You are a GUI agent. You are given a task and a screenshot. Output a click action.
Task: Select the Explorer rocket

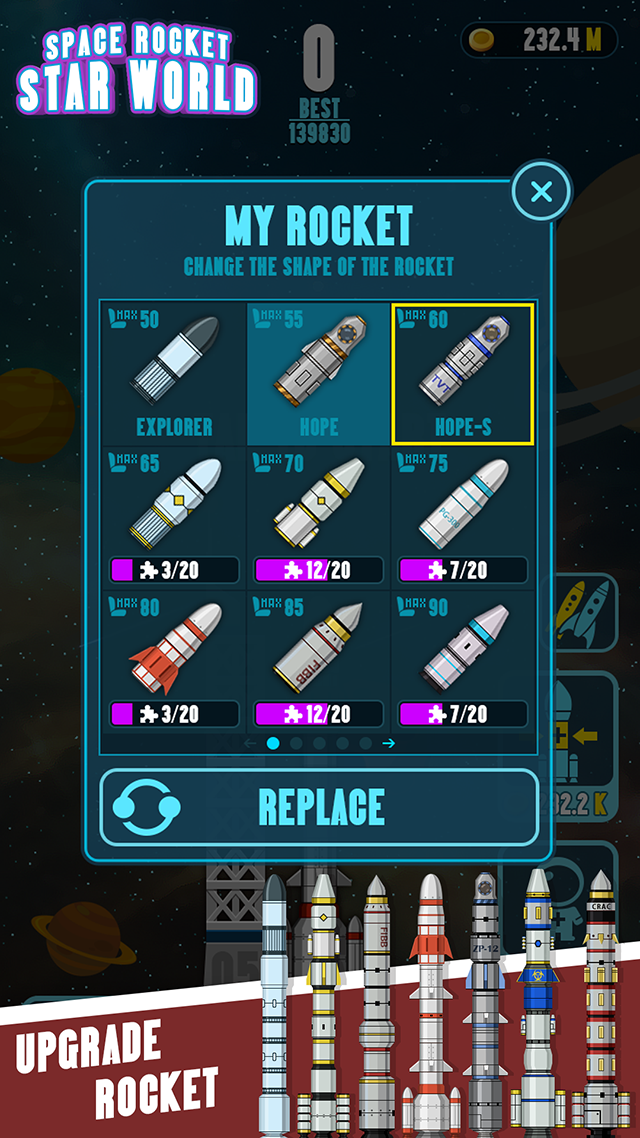pyautogui.click(x=174, y=374)
